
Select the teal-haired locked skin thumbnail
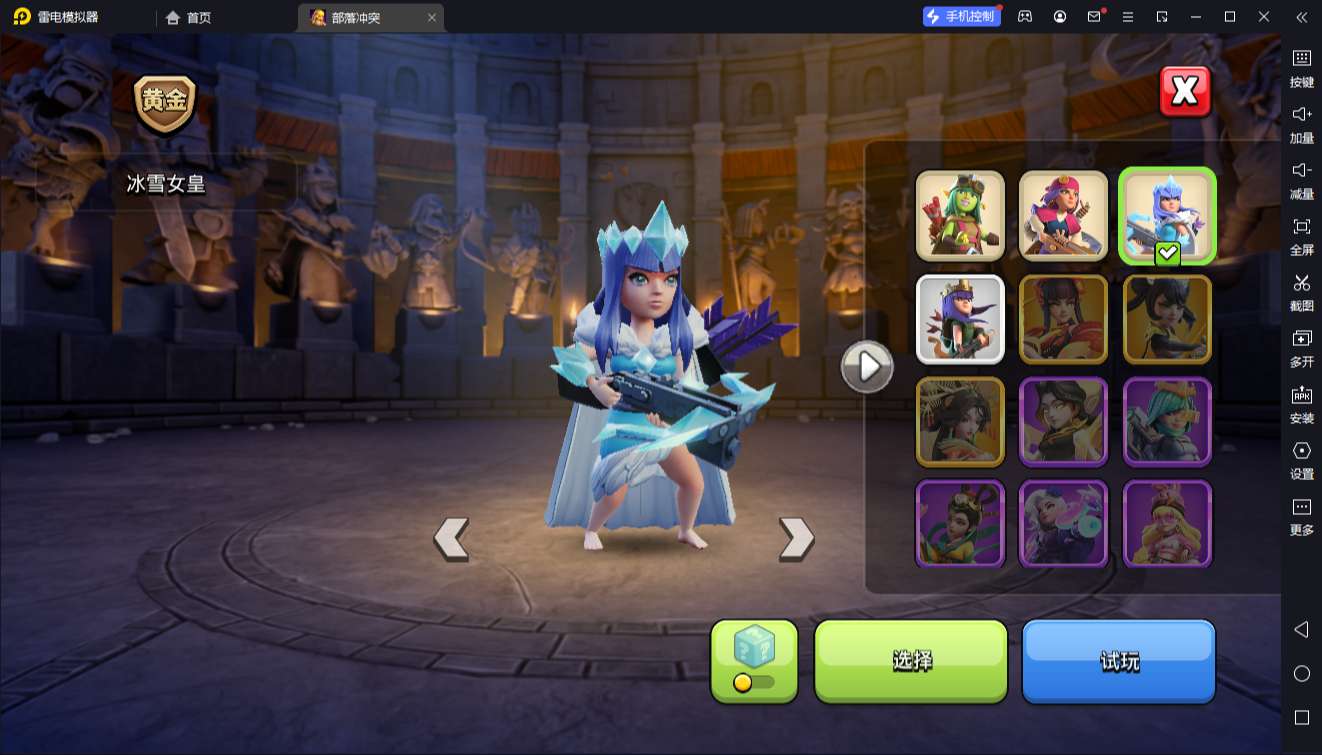(x=1167, y=422)
